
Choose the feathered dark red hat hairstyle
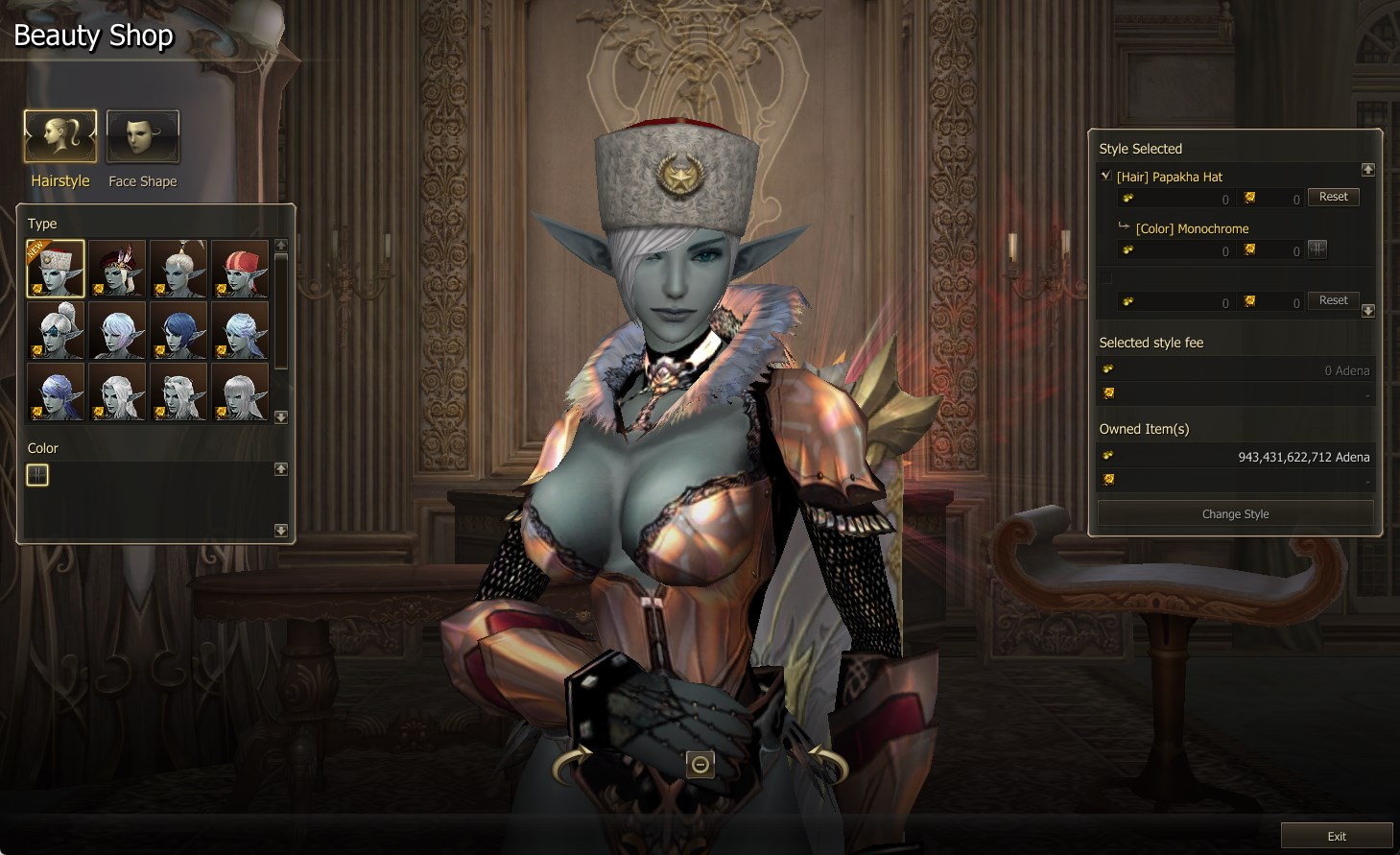coord(117,269)
